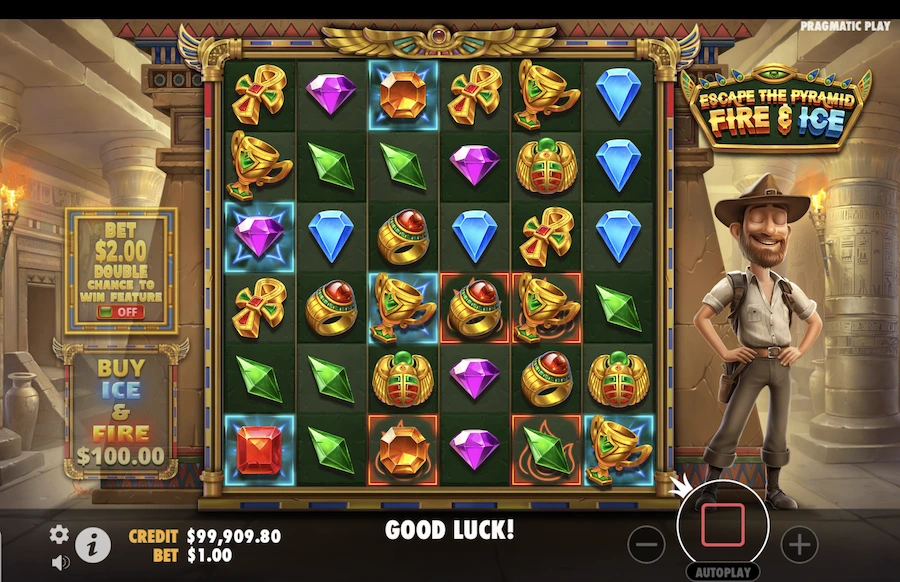
Task: Open the Autoplay options
Action: point(722,572)
